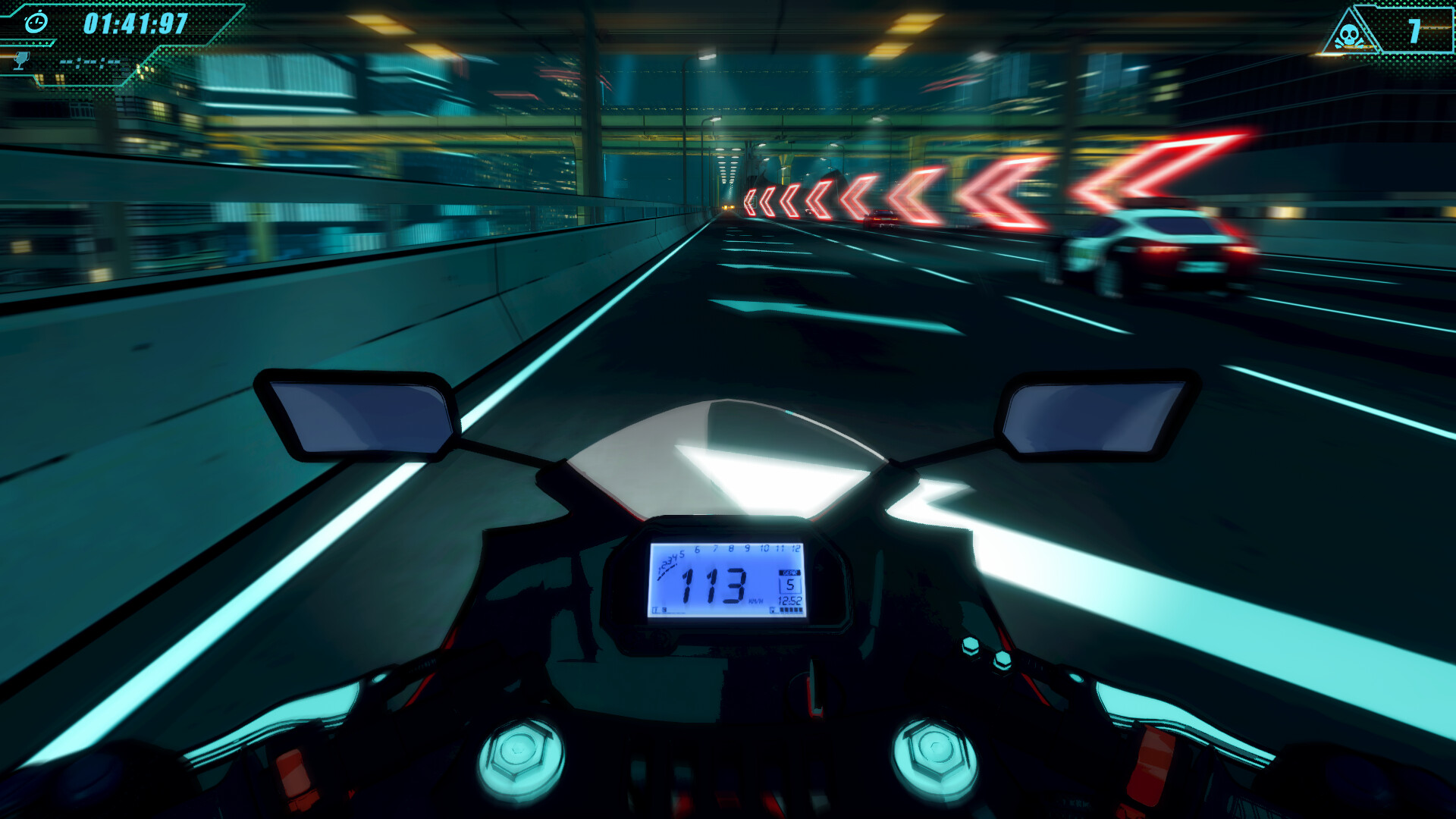This screenshot has width=1456, height=819.
Task: Select the blank best-time readout --:--:--
Action: (x=90, y=62)
